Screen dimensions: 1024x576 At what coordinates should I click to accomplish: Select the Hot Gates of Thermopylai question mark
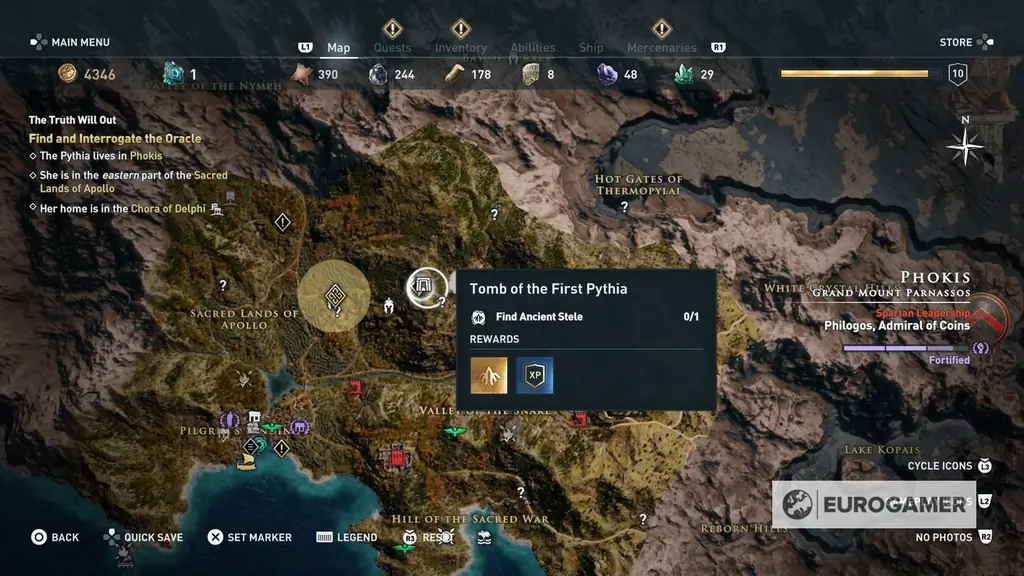coord(625,207)
